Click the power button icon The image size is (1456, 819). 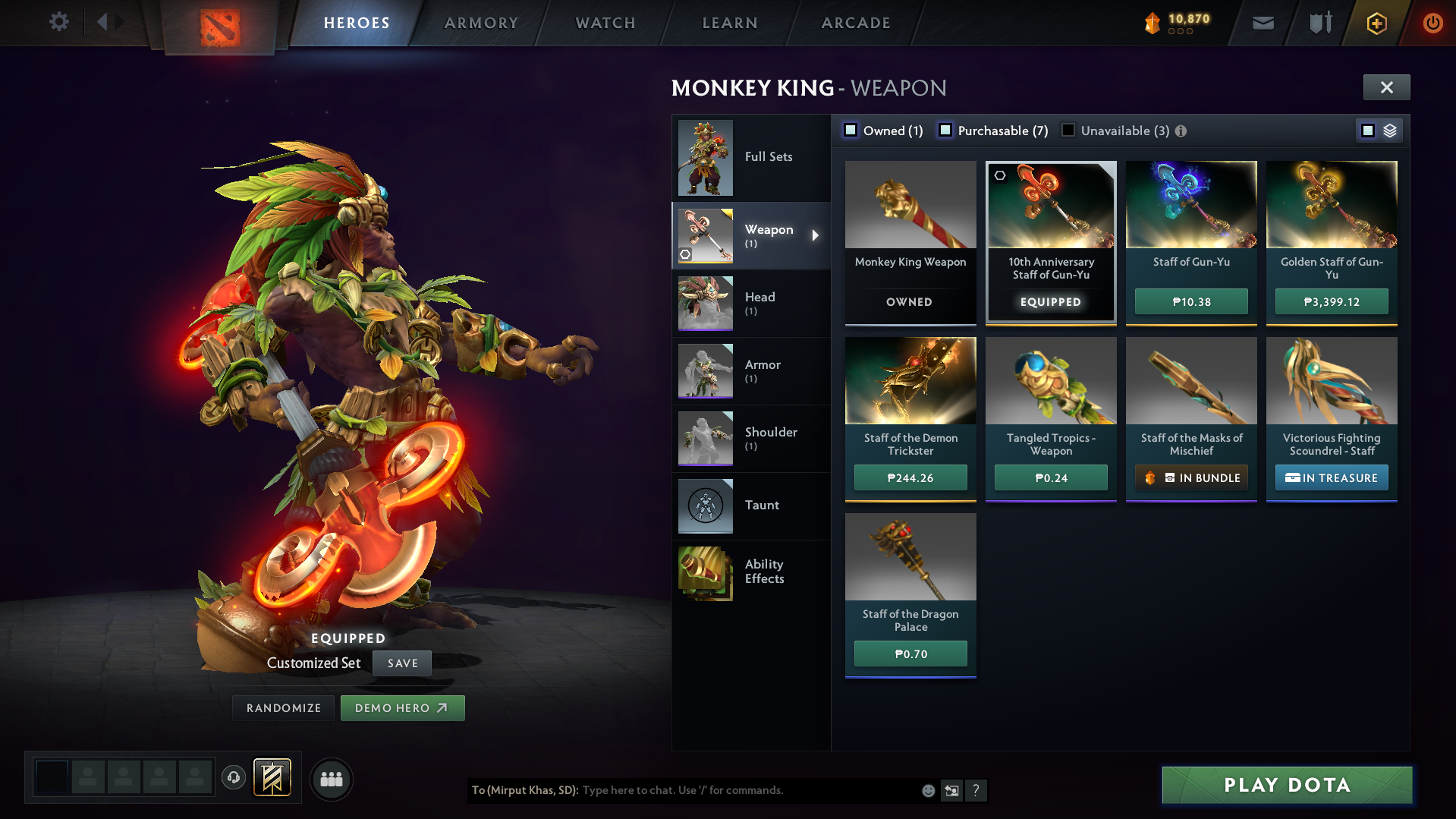point(1432,23)
